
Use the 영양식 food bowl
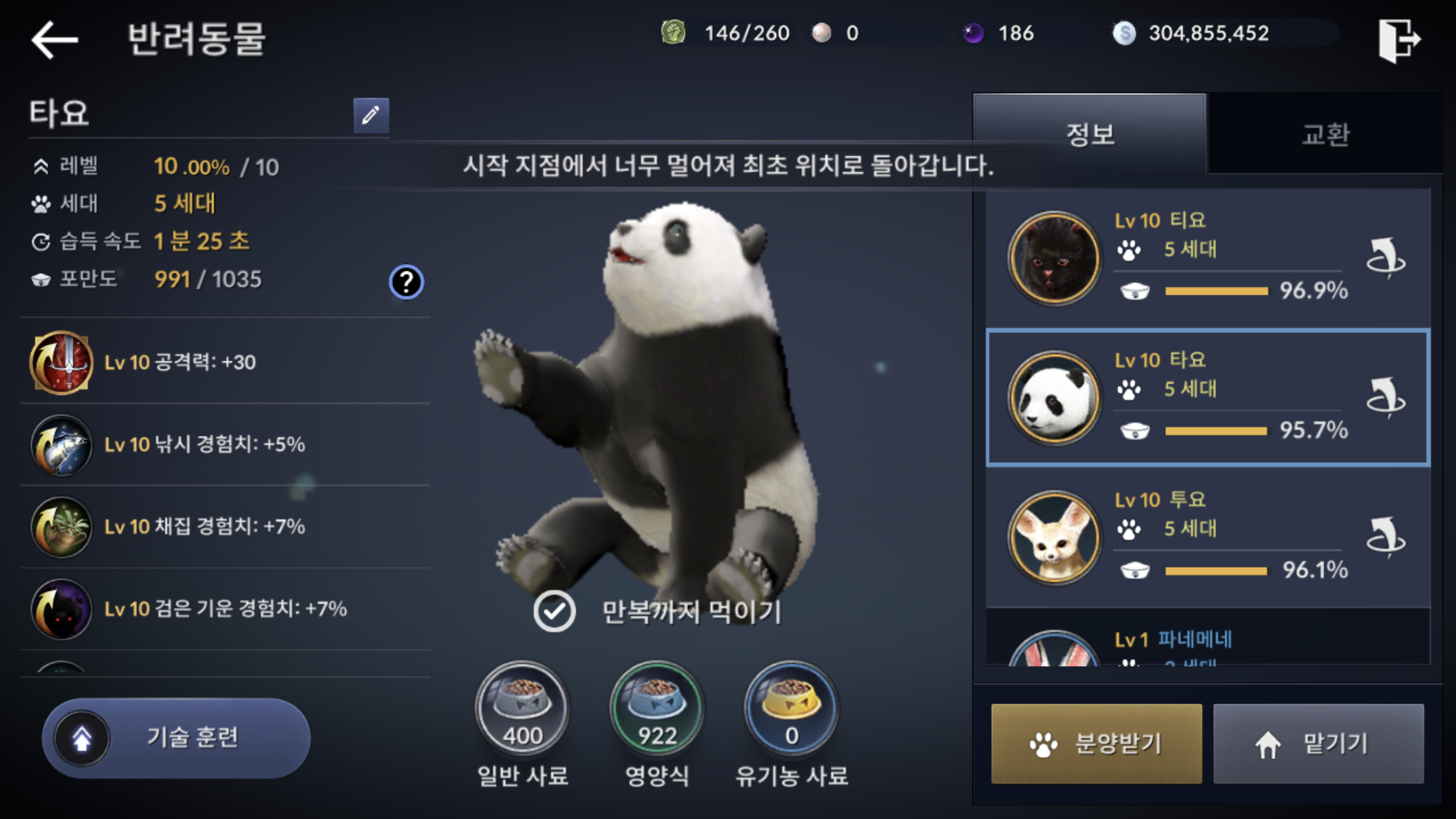[657, 709]
